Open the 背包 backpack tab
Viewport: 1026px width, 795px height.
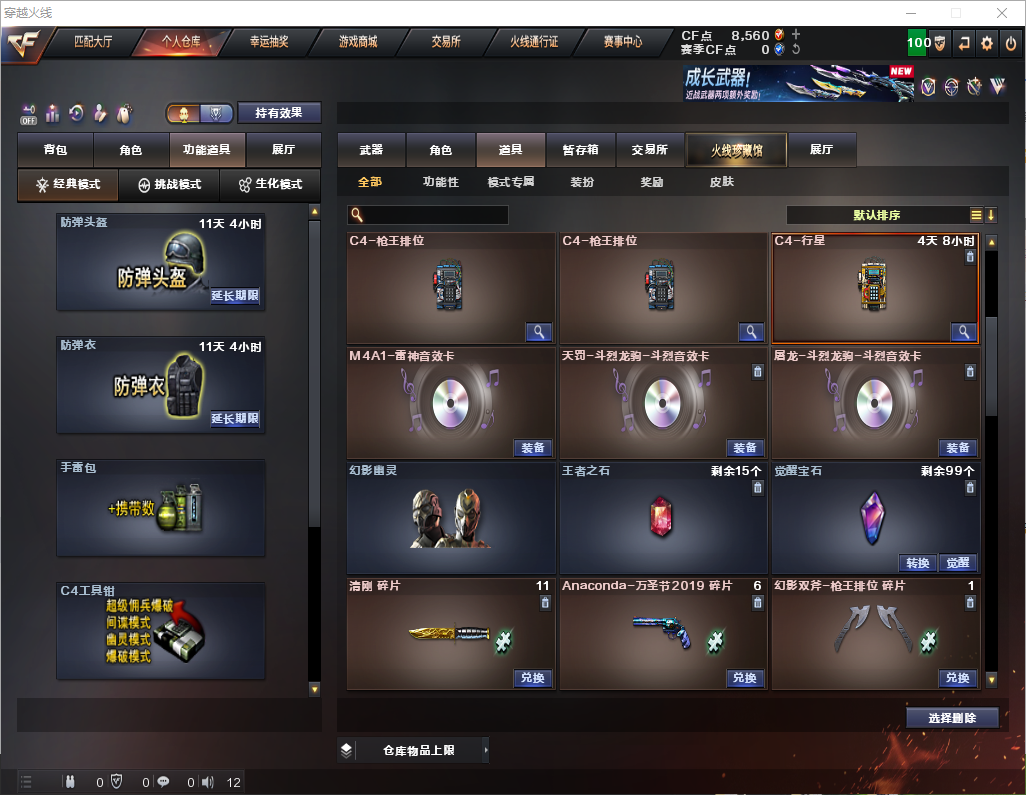coord(56,150)
